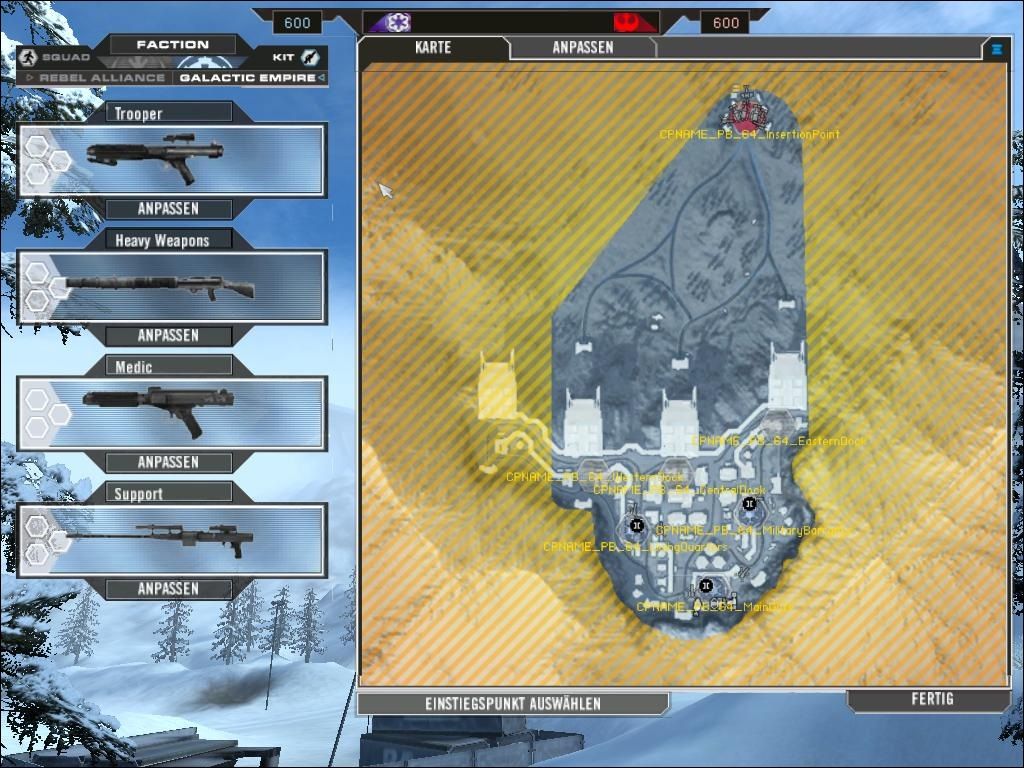Click the Einstiegspunkt auswählen bar
Screen dimensions: 1024x768
click(512, 704)
